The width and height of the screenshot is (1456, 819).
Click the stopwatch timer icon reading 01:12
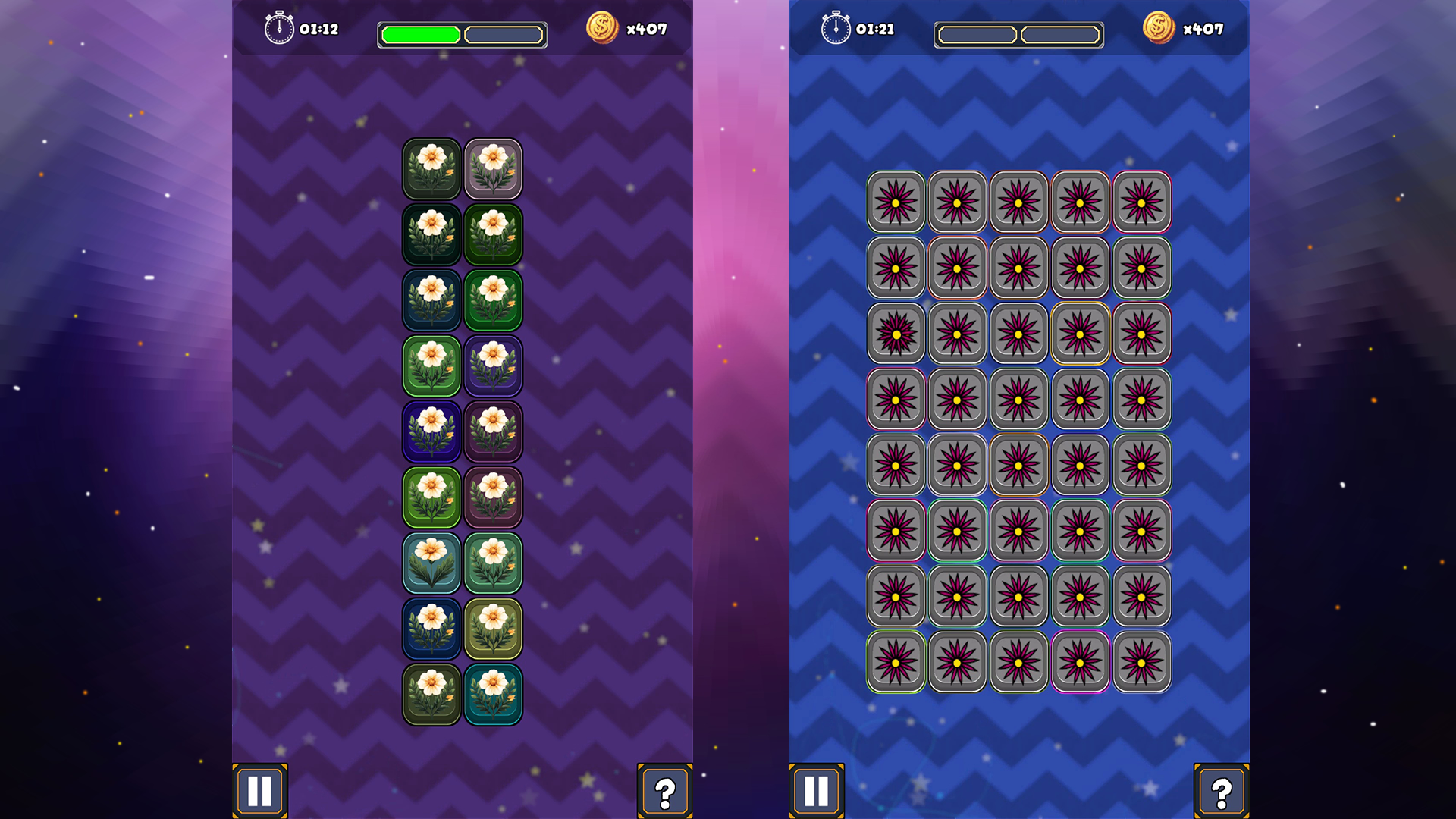279,28
